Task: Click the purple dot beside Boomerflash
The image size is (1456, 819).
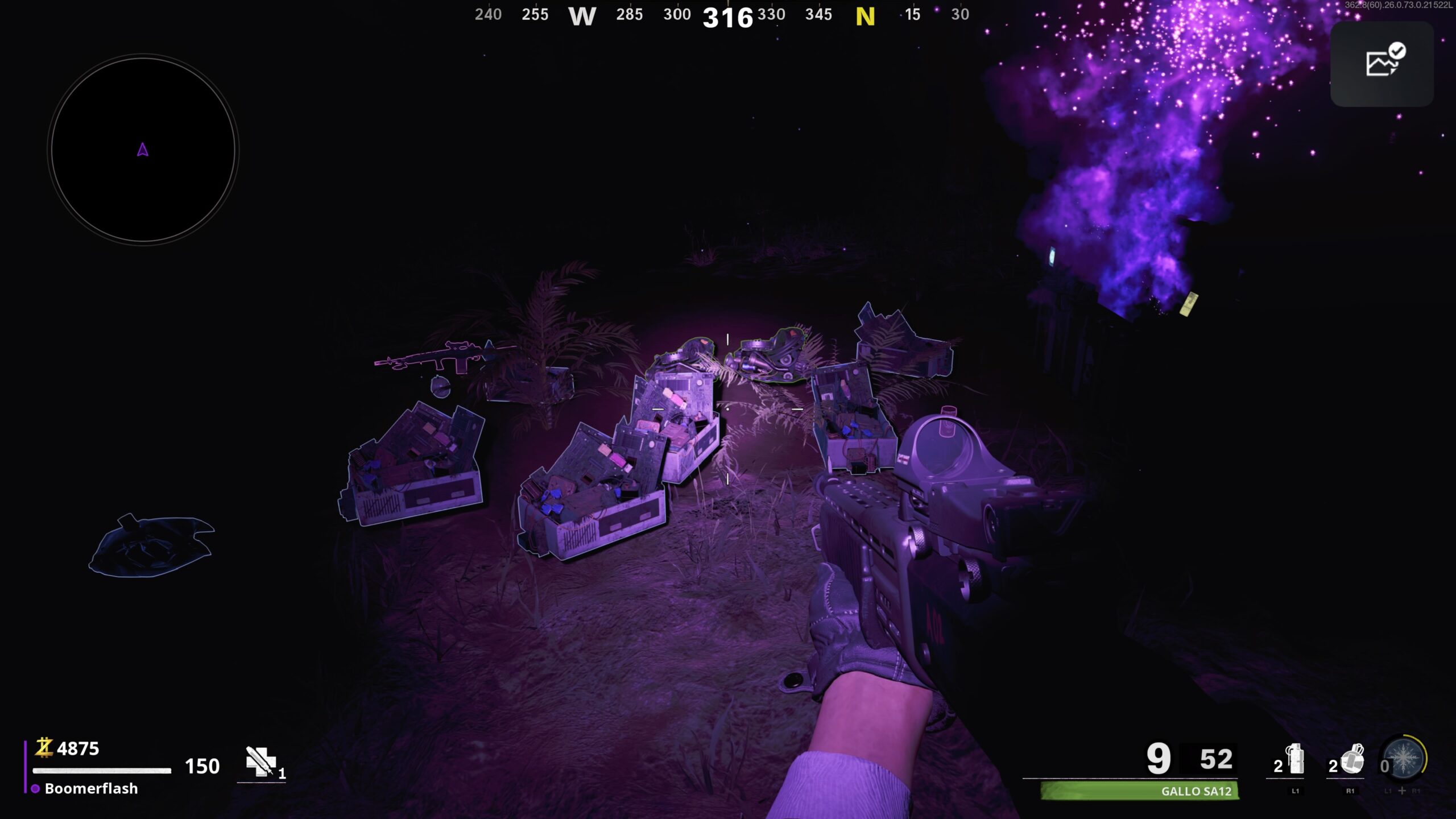Action: [x=34, y=789]
